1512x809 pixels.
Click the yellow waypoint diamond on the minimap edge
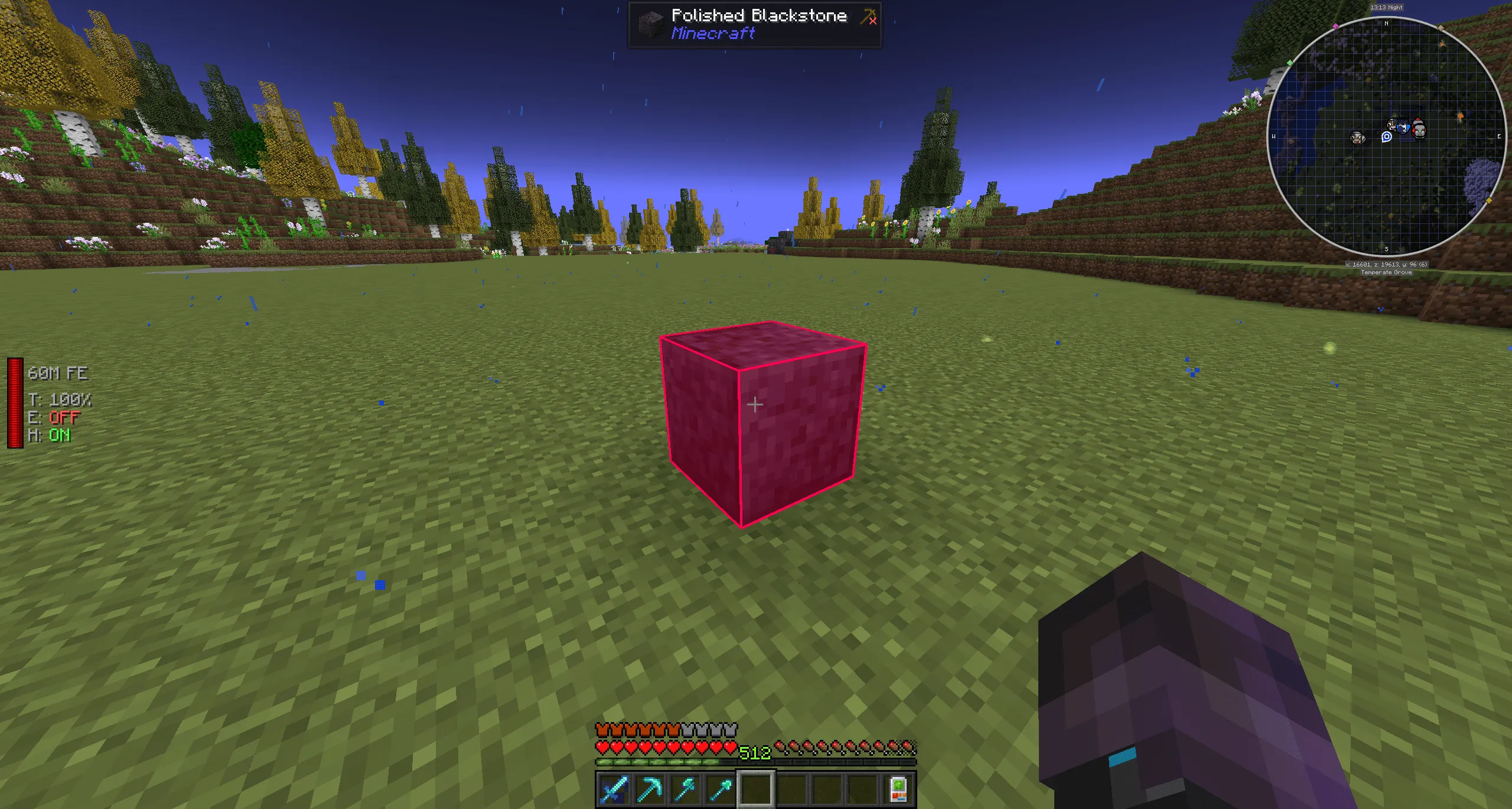1488,200
